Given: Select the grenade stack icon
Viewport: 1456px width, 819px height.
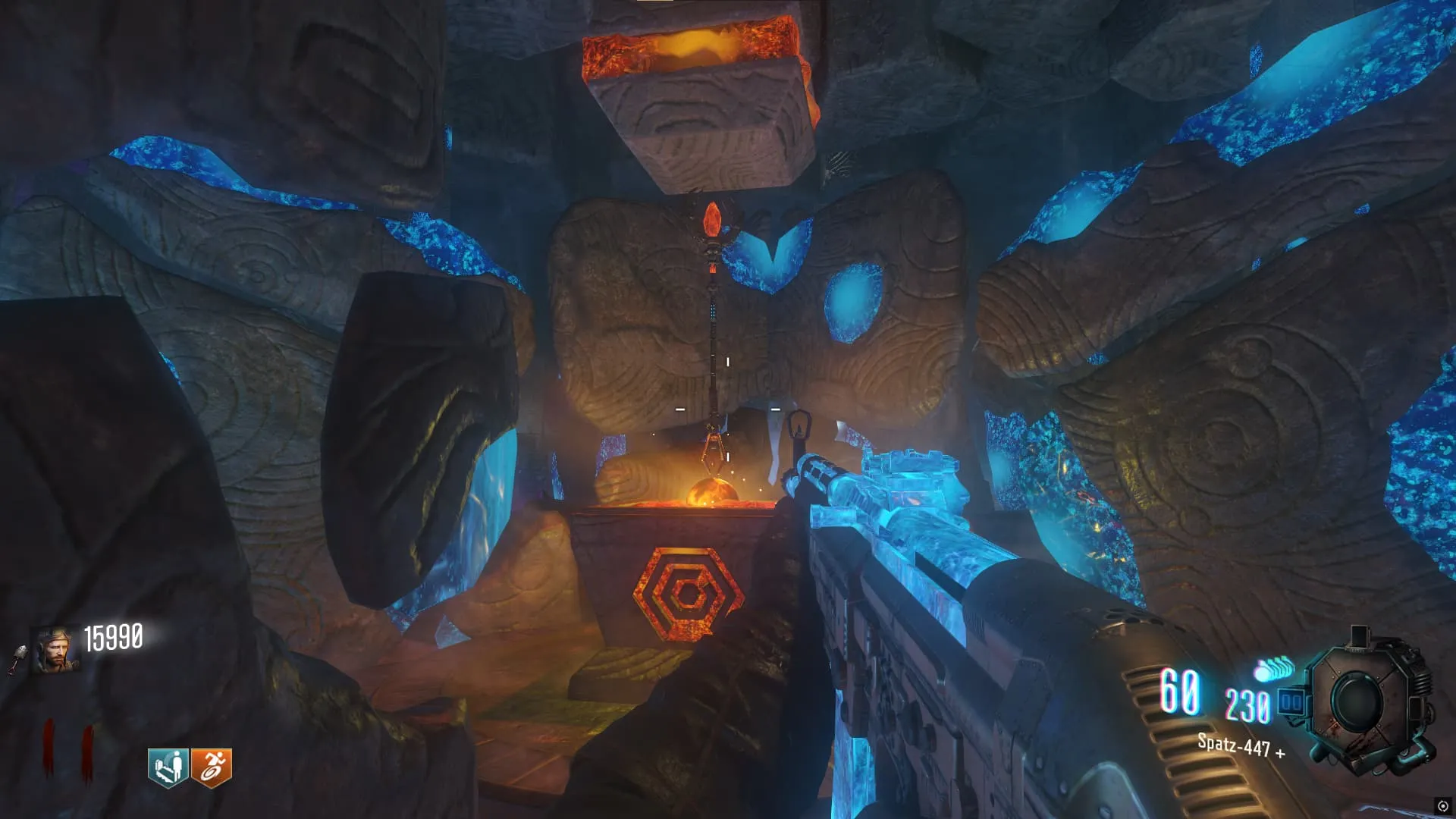Looking at the screenshot, I should click(1274, 669).
